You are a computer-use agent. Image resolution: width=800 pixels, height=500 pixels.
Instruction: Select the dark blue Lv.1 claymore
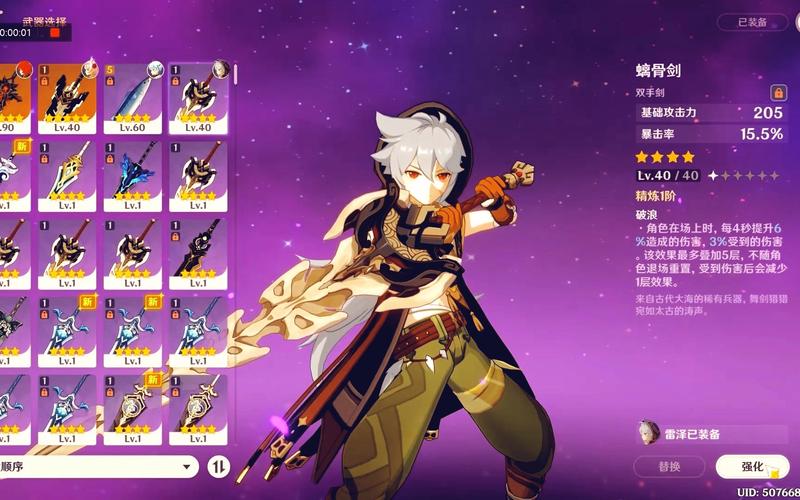coord(132,176)
